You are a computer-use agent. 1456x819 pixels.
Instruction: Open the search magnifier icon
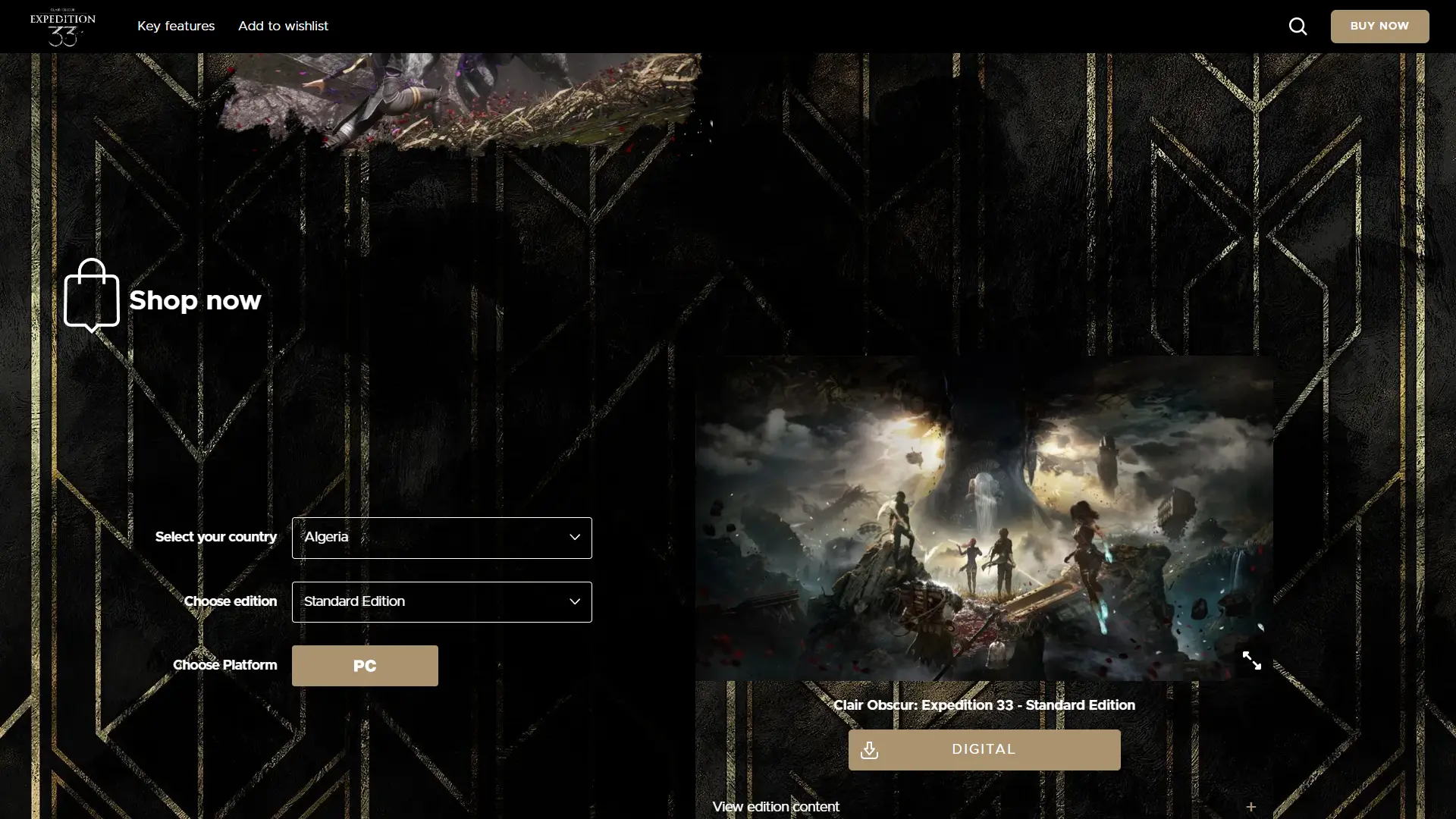[x=1298, y=27]
